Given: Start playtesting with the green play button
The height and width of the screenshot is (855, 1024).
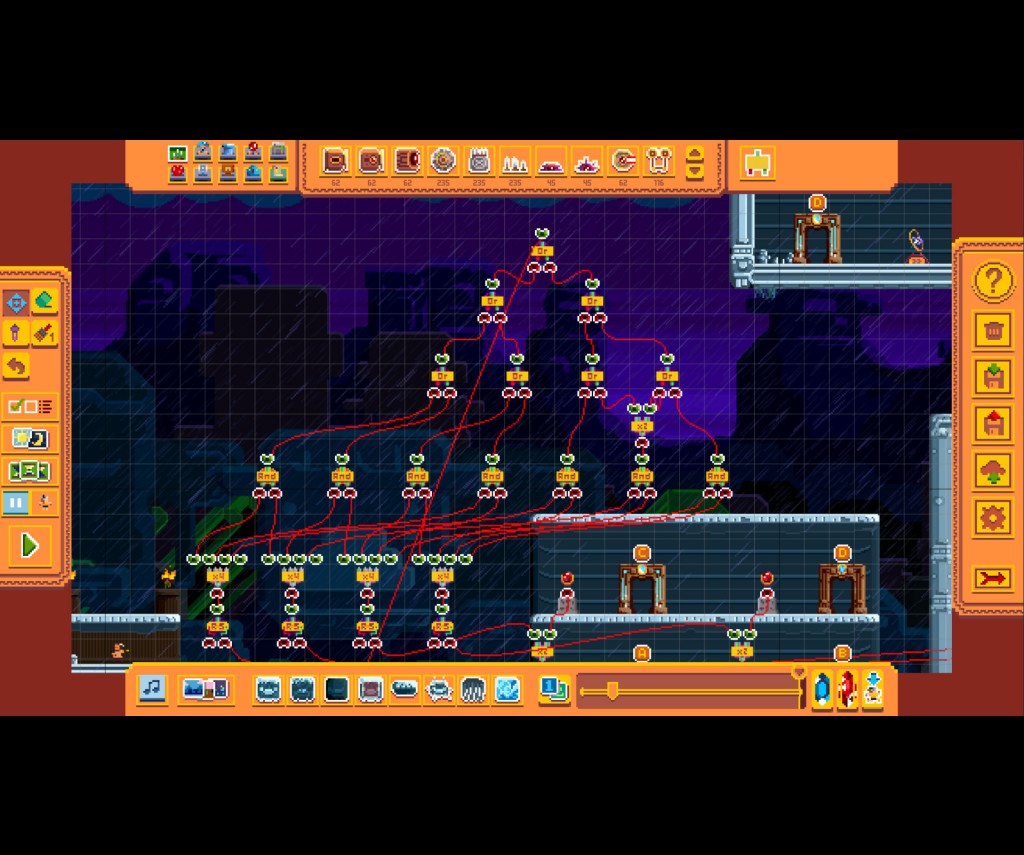Looking at the screenshot, I should [30, 545].
